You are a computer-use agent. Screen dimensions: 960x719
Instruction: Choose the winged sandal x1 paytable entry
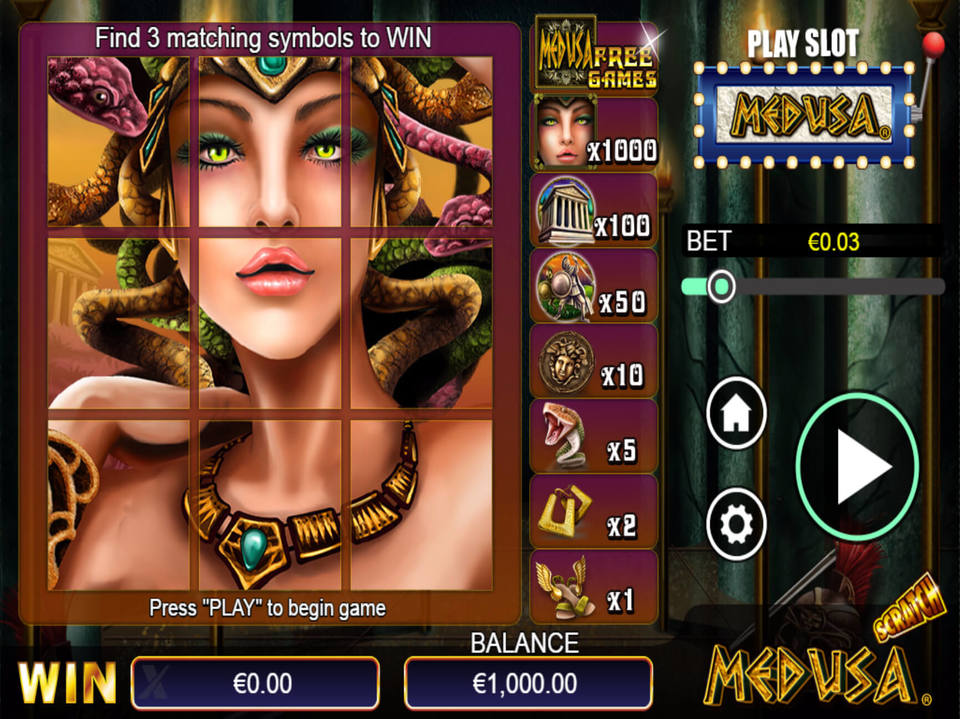coord(594,587)
